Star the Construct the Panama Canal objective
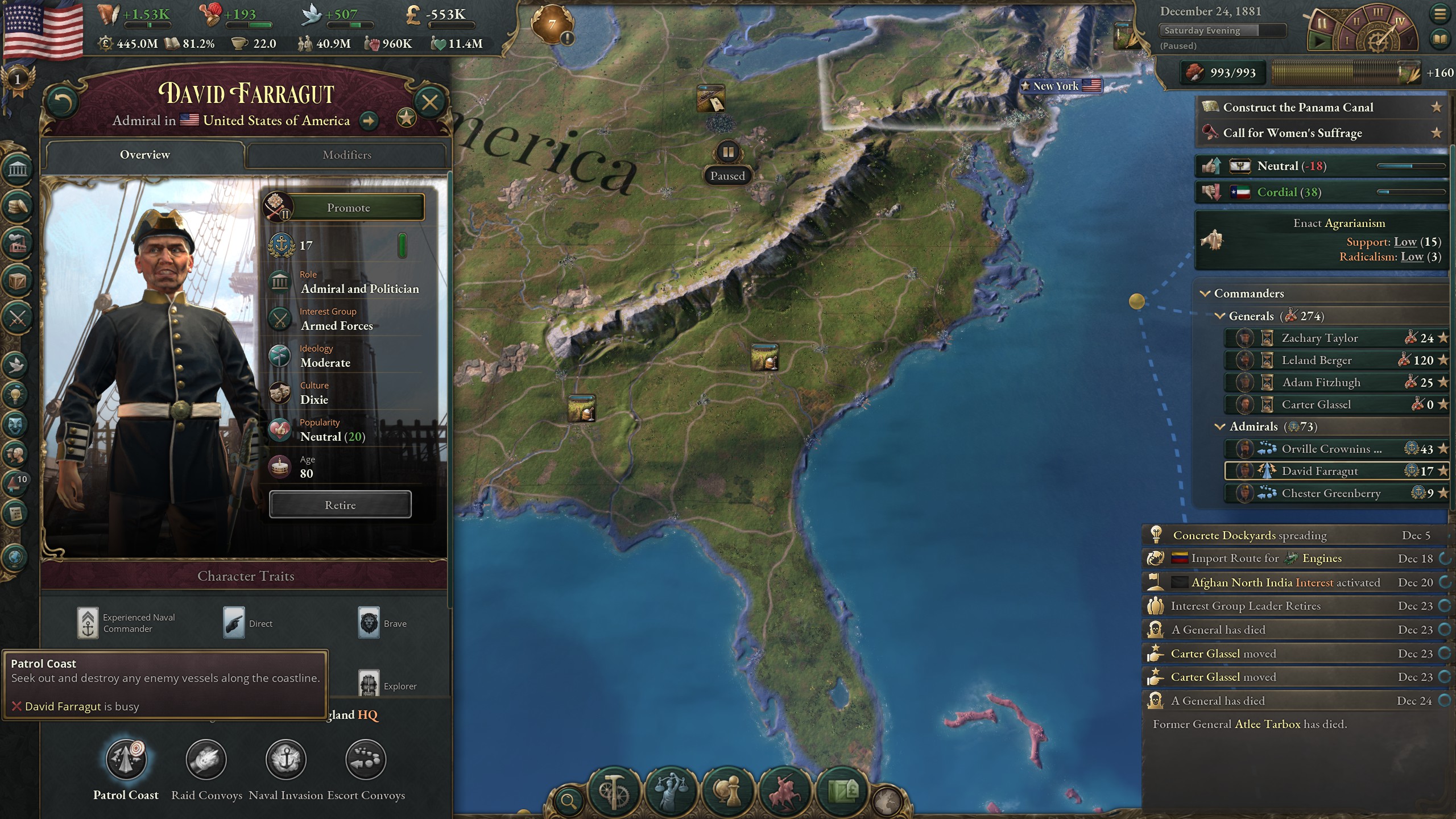Viewport: 1456px width, 819px height. (1437, 106)
